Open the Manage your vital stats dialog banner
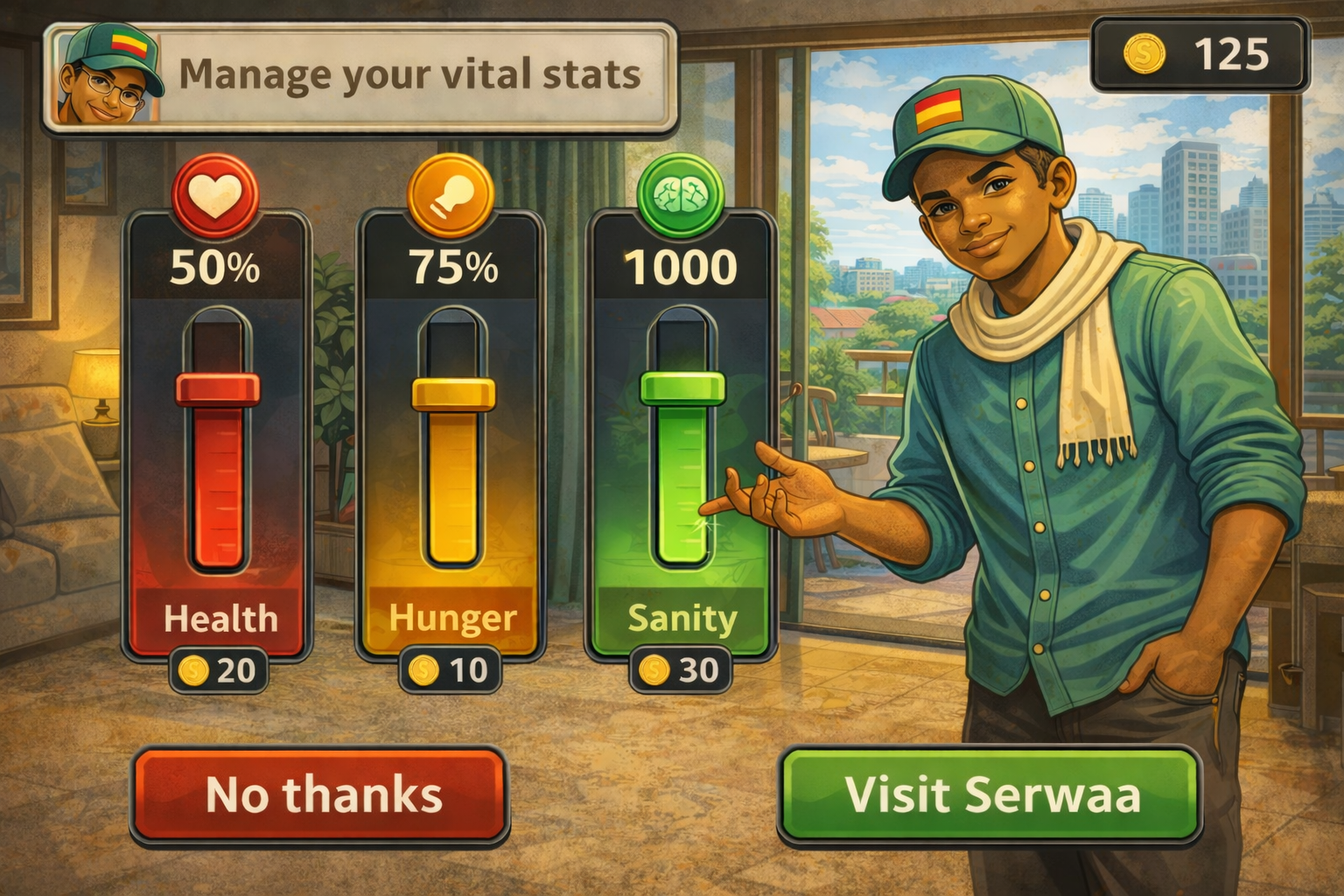Viewport: 1344px width, 896px height. 411,77
